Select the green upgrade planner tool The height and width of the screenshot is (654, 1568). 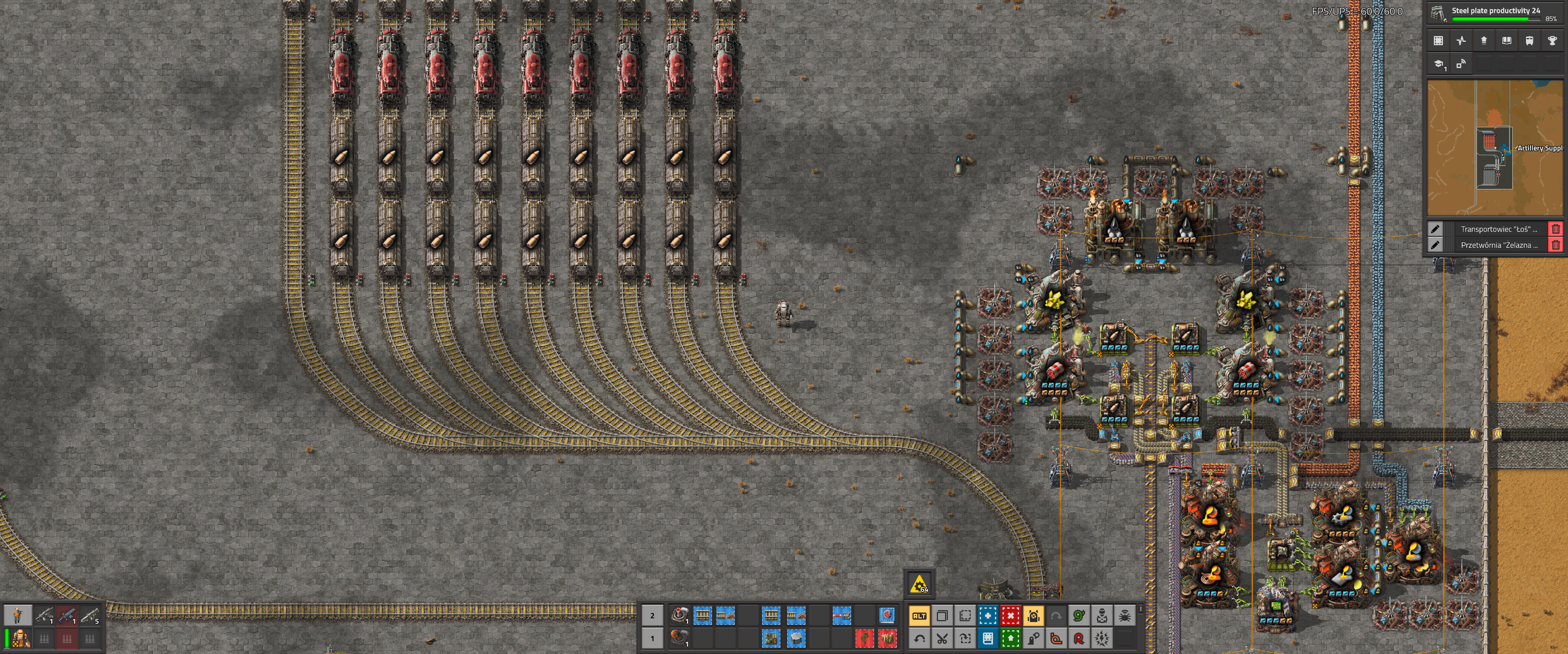pos(1010,638)
